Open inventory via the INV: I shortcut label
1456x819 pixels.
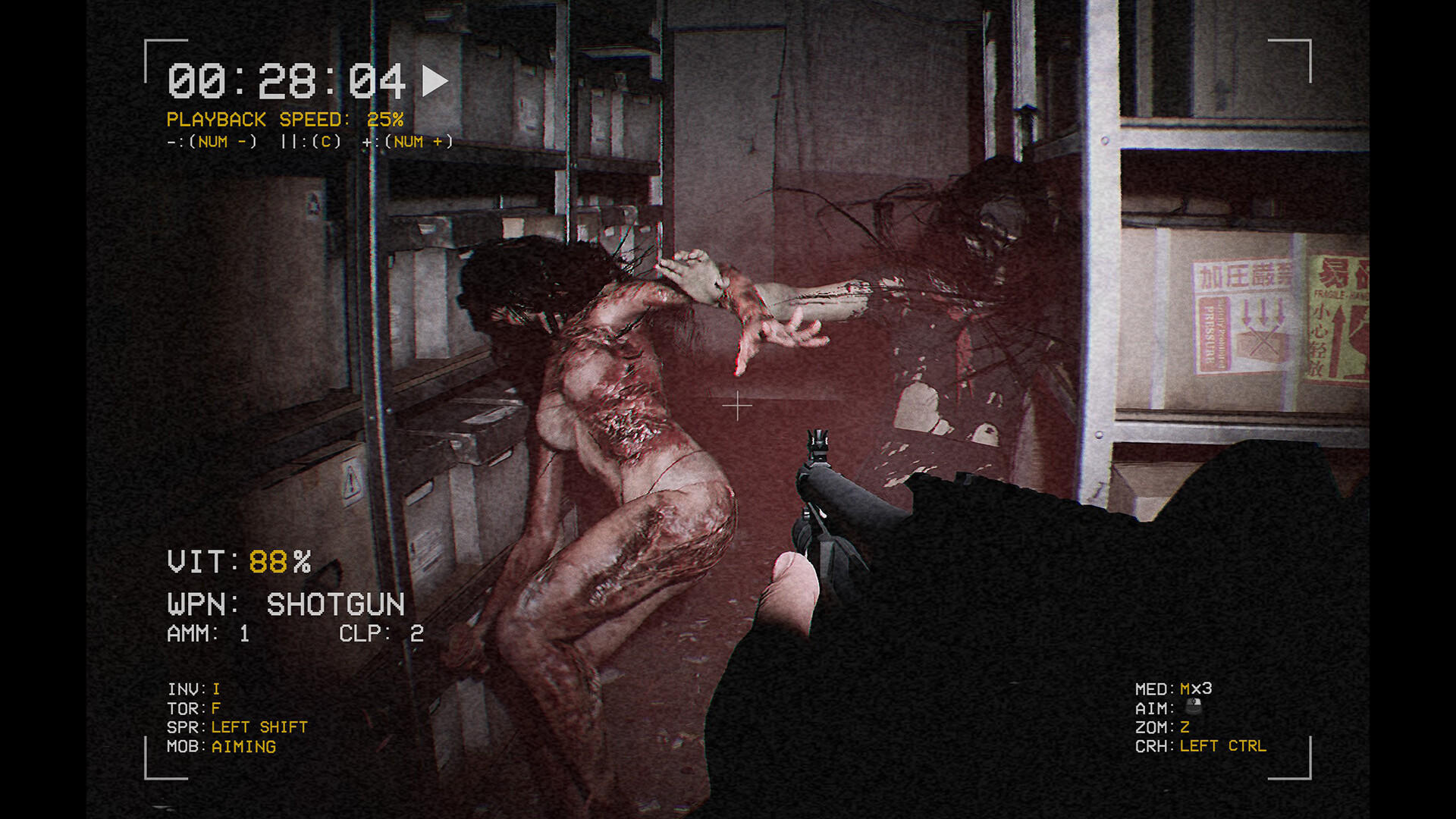[x=193, y=689]
